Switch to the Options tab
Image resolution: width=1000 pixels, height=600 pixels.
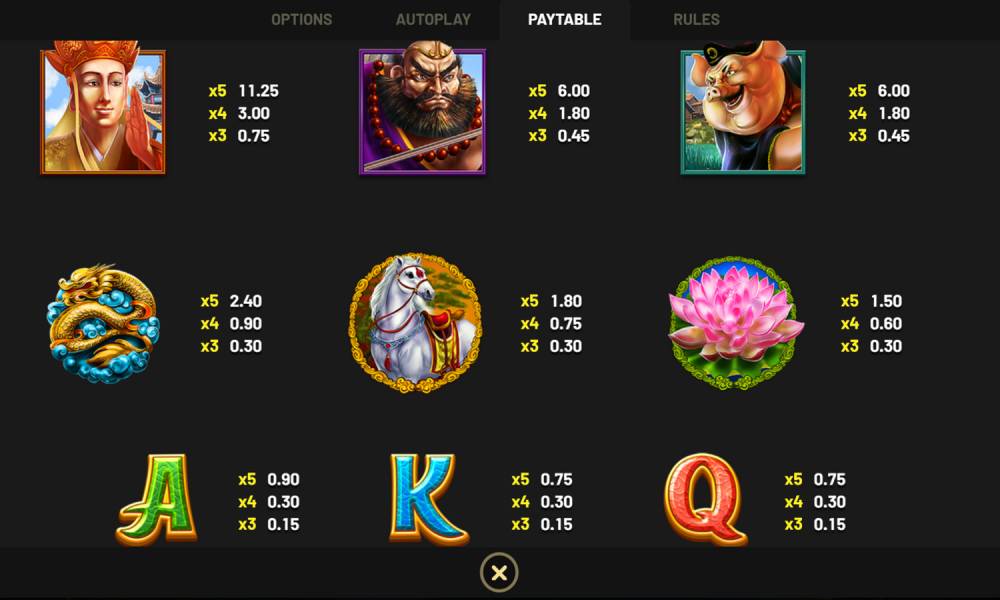(301, 20)
